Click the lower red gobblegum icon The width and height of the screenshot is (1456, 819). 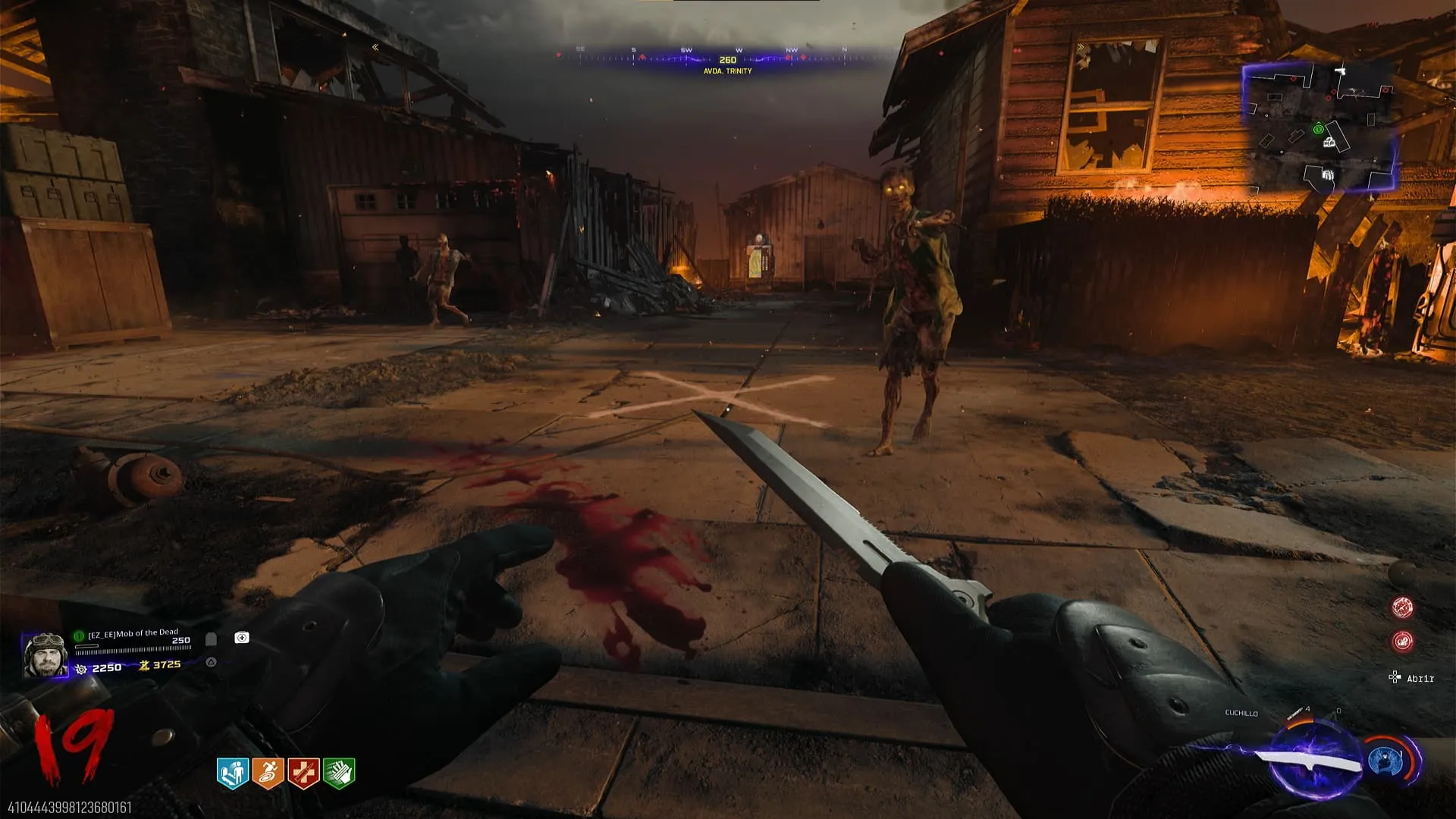pos(1402,642)
